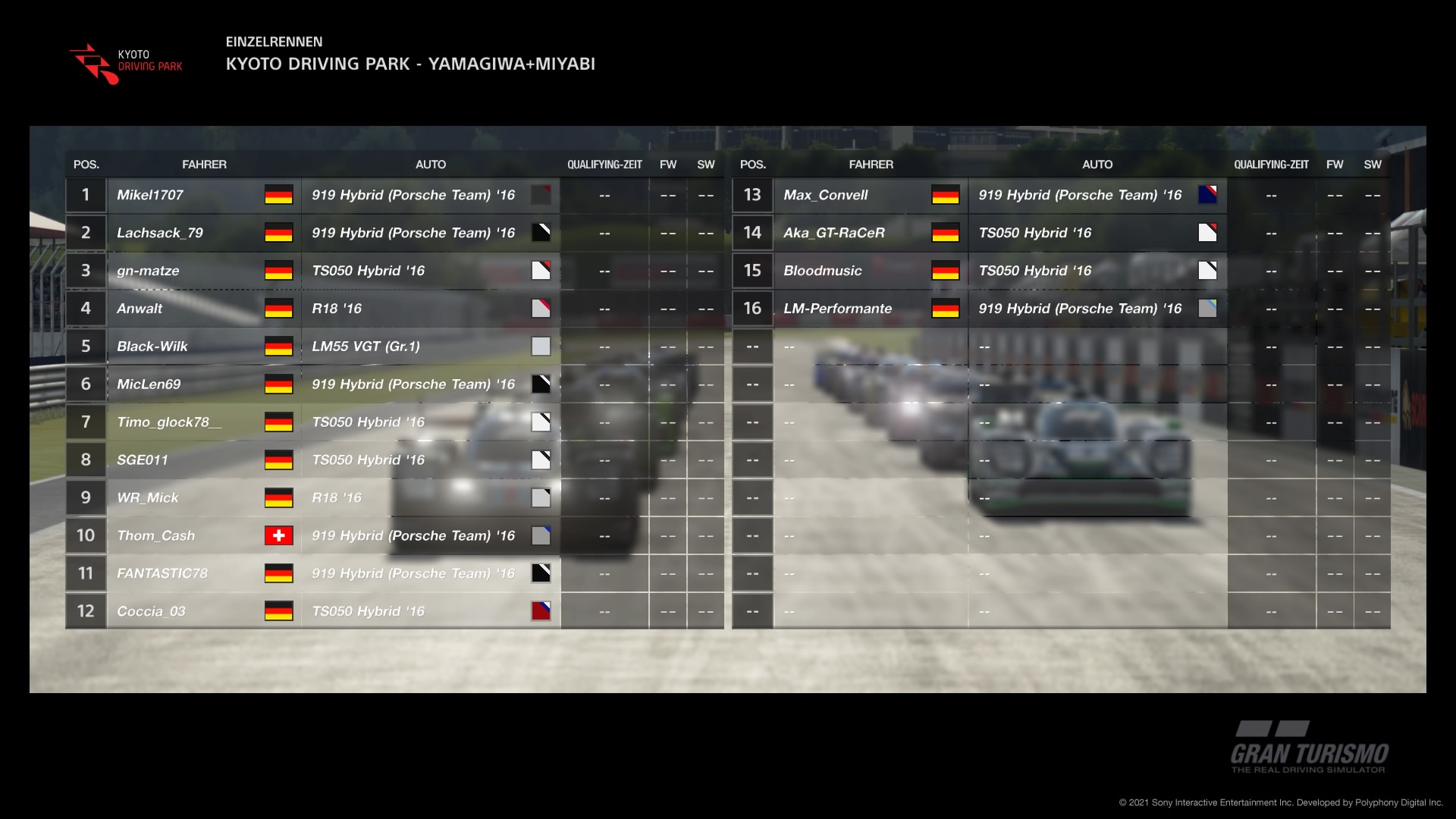Select Anwalt's R18 '16 row
This screenshot has height=819, width=1456.
click(x=140, y=309)
